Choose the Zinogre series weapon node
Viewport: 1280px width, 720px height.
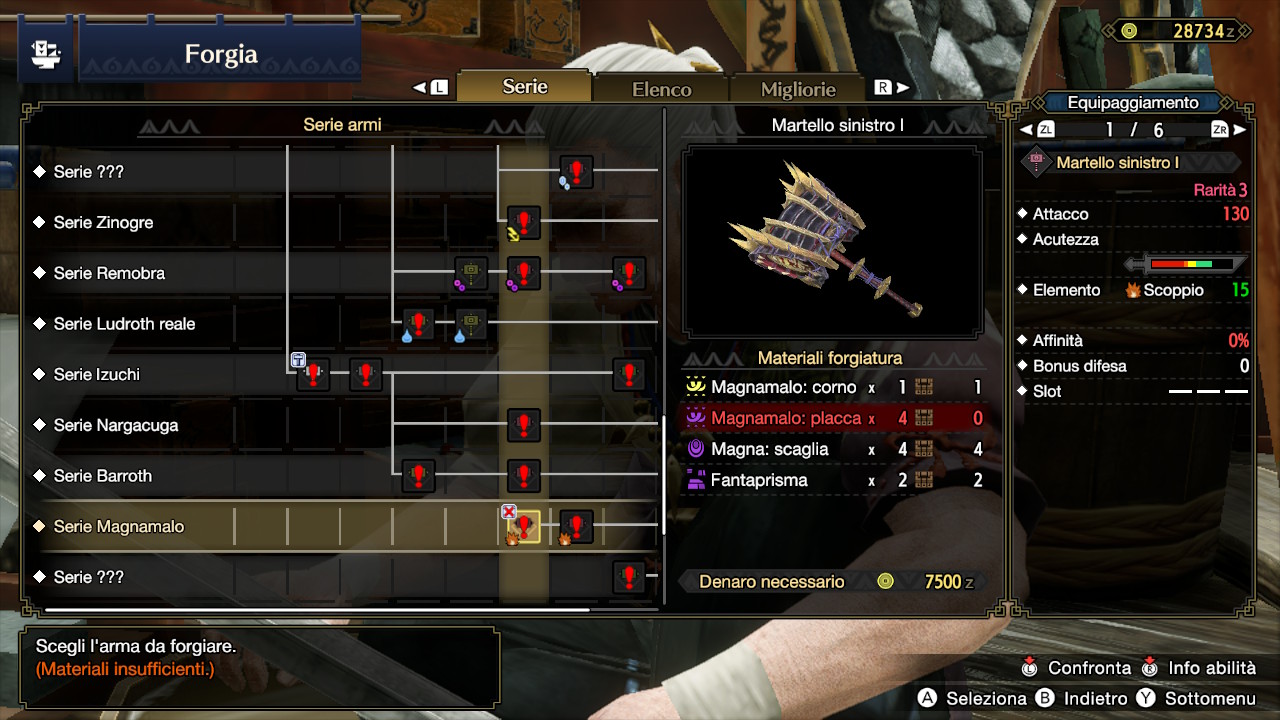[523, 223]
